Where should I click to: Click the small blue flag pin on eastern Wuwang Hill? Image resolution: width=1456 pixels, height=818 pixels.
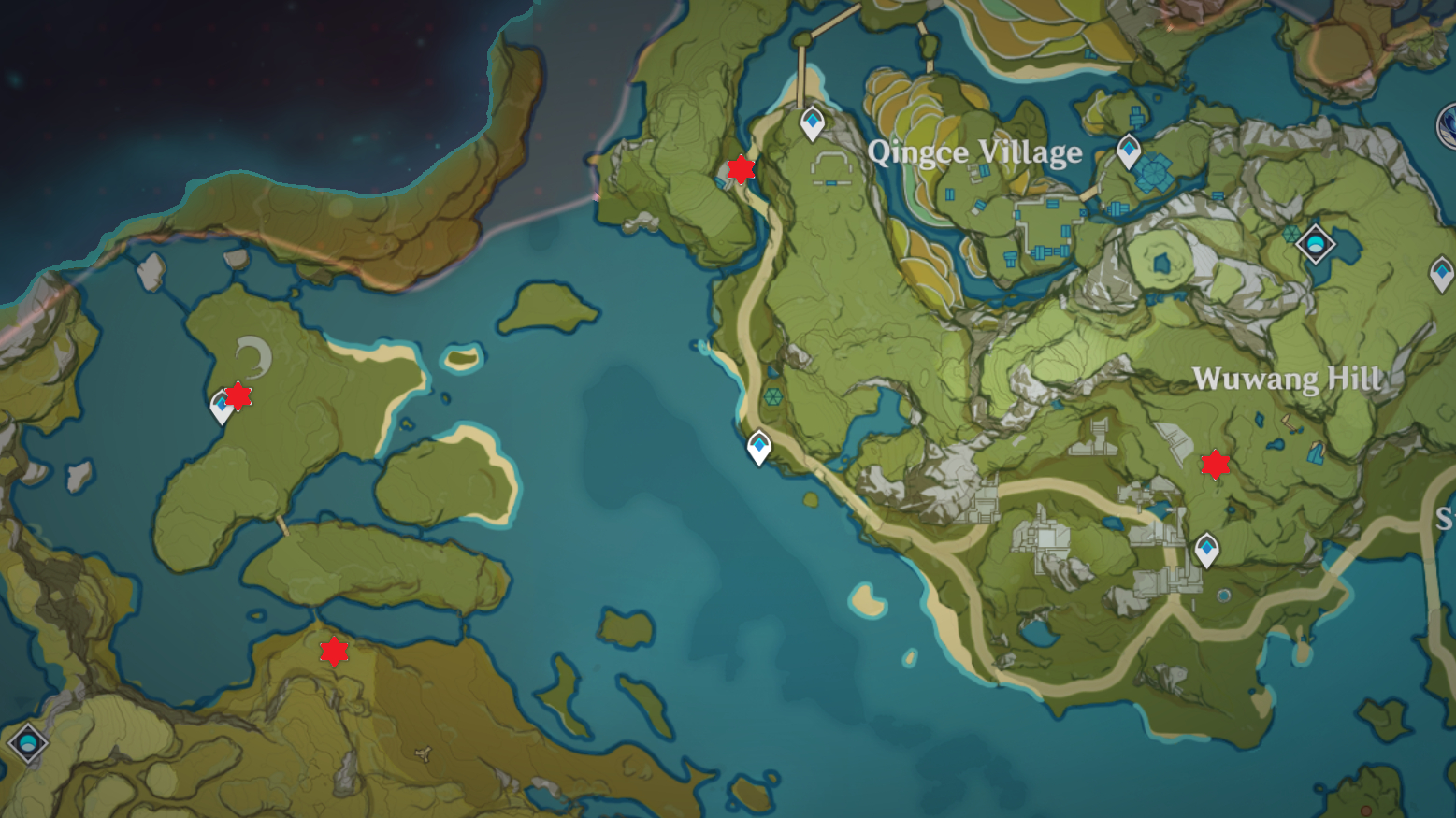point(1315,455)
